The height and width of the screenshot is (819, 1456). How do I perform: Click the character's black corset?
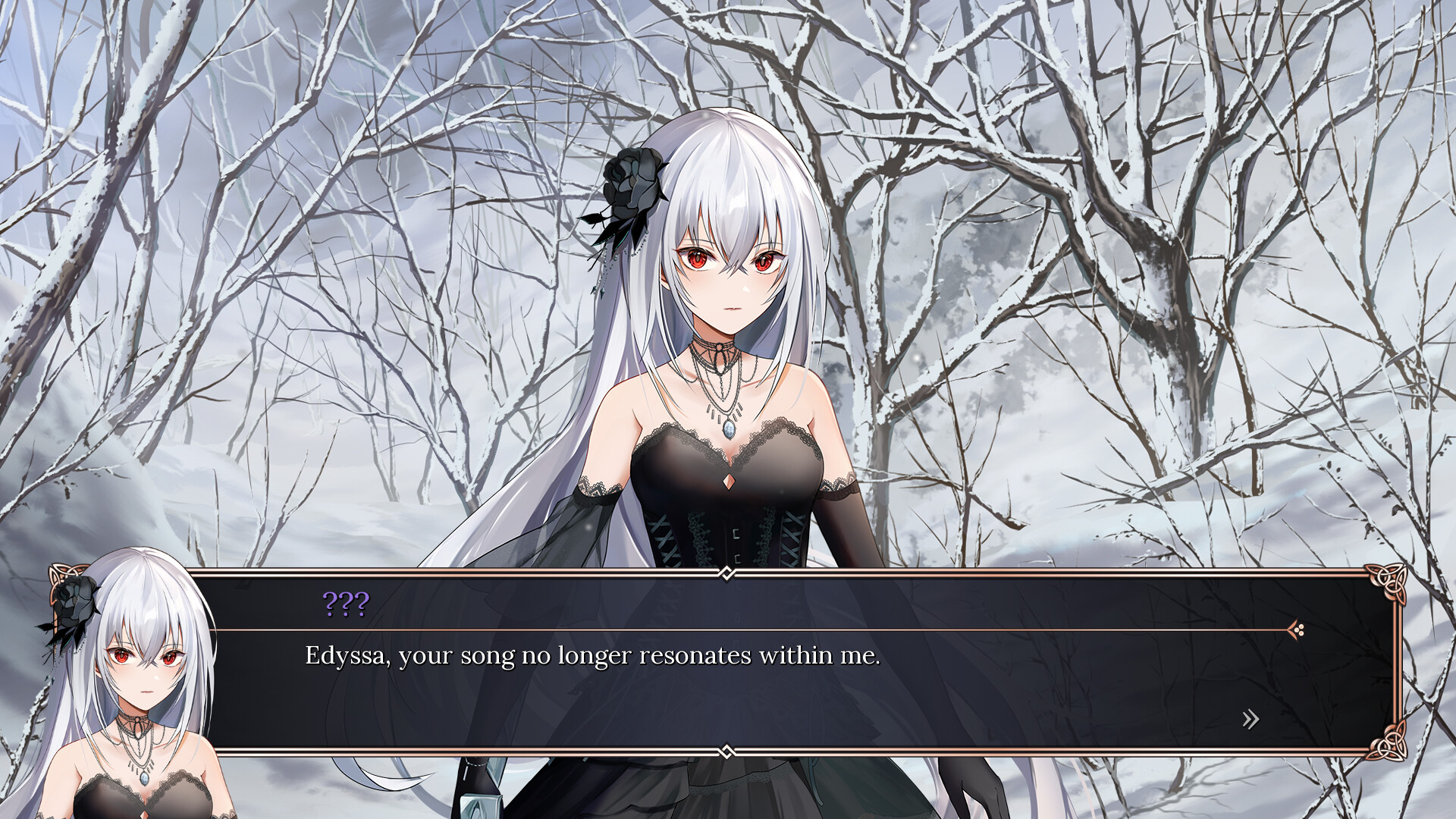pos(728,531)
